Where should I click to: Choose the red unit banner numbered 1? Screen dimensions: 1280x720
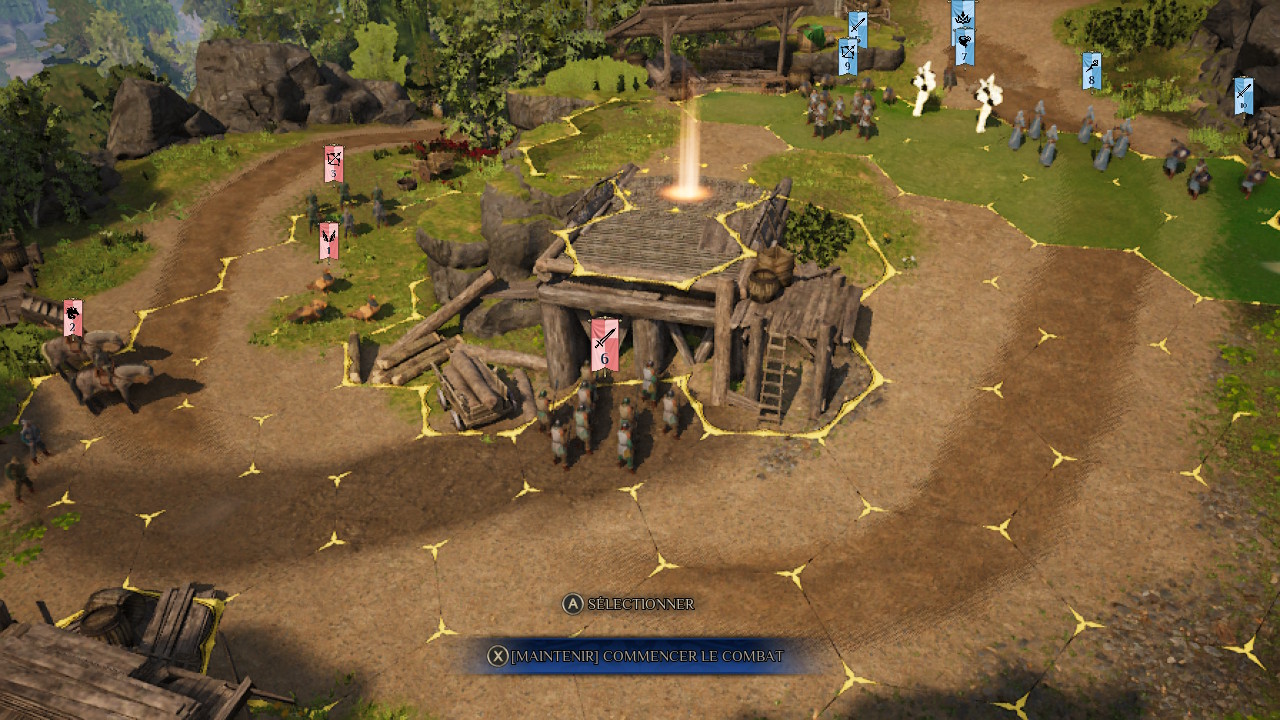point(328,241)
